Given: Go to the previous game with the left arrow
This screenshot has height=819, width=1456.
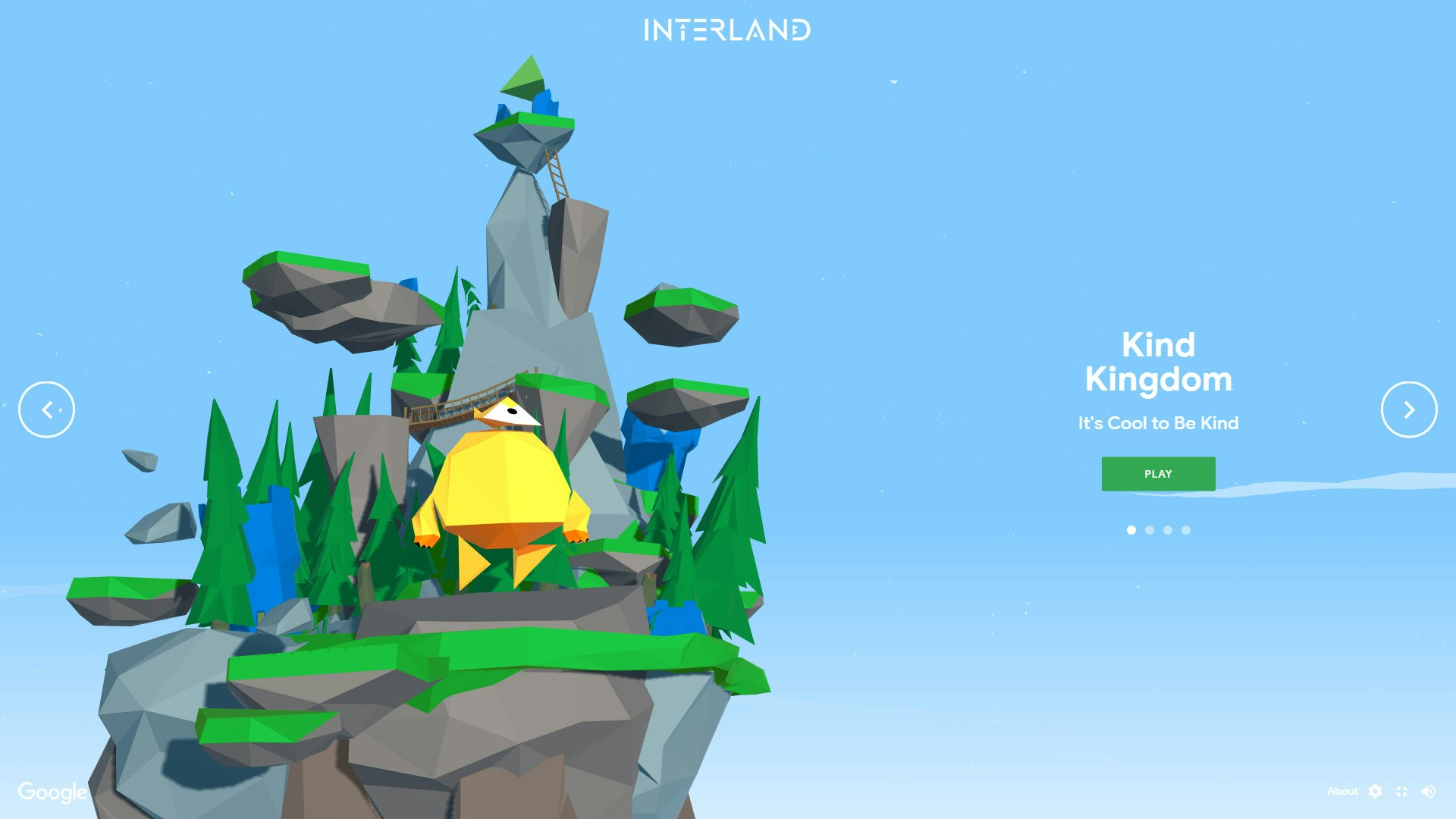Looking at the screenshot, I should tap(46, 409).
